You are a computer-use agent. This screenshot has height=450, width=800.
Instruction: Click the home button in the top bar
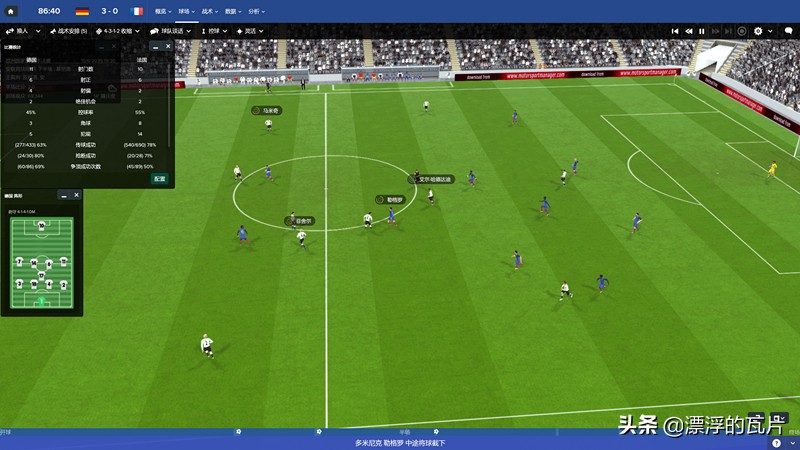pos(11,11)
